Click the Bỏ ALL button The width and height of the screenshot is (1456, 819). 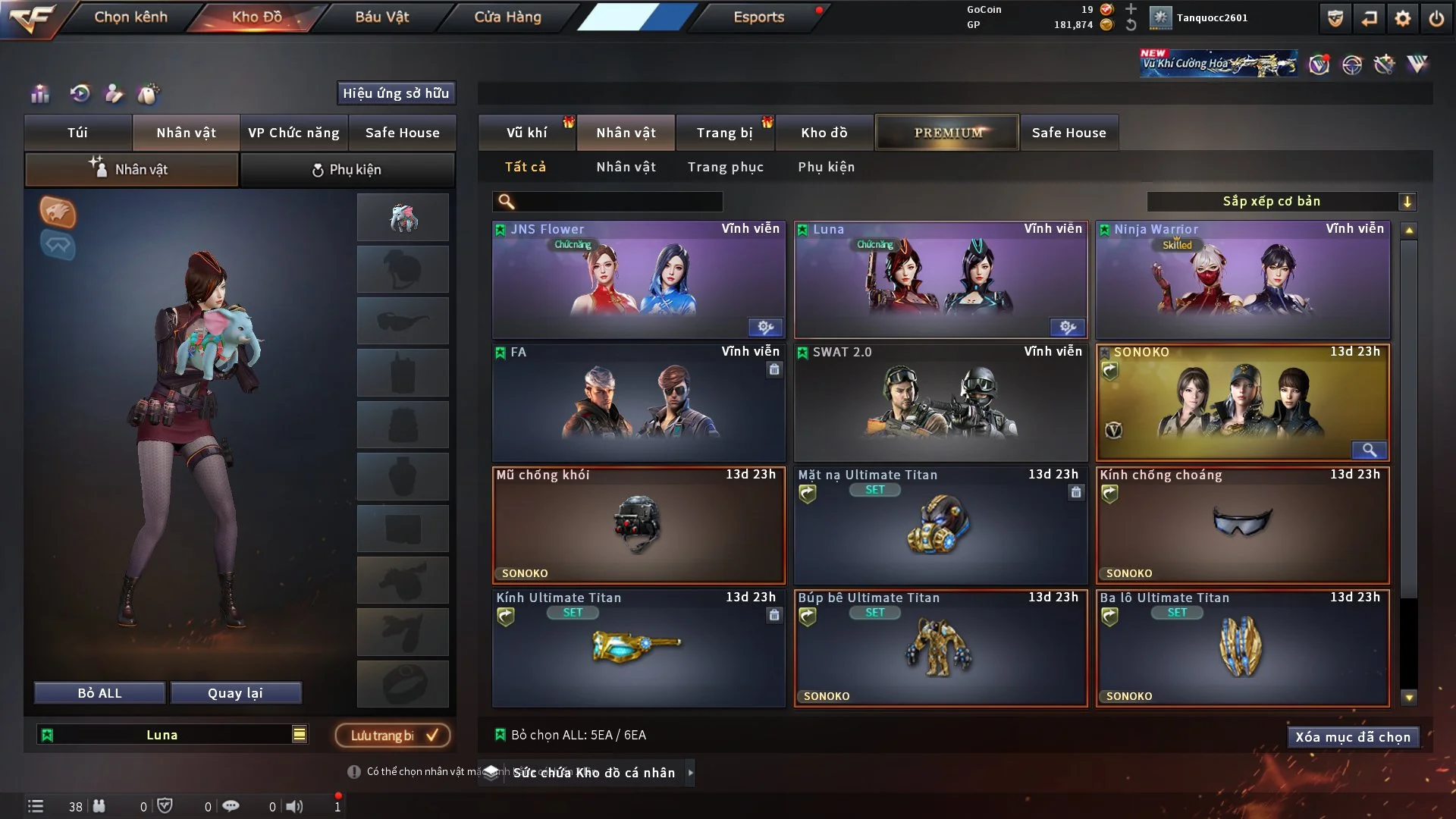pyautogui.click(x=99, y=693)
